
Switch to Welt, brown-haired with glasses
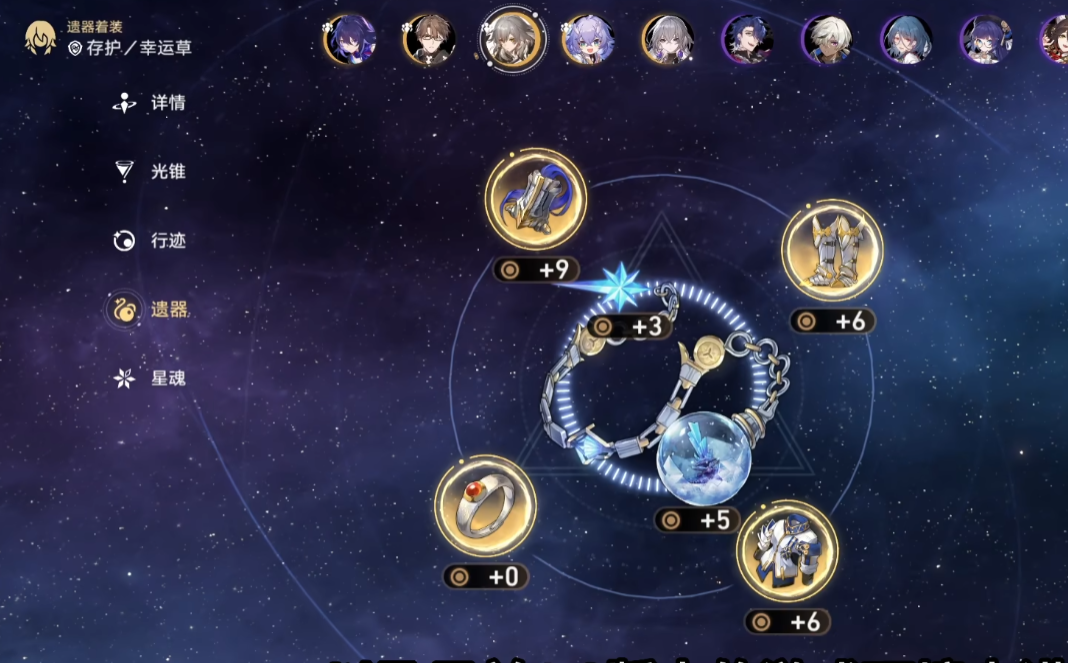tap(429, 39)
